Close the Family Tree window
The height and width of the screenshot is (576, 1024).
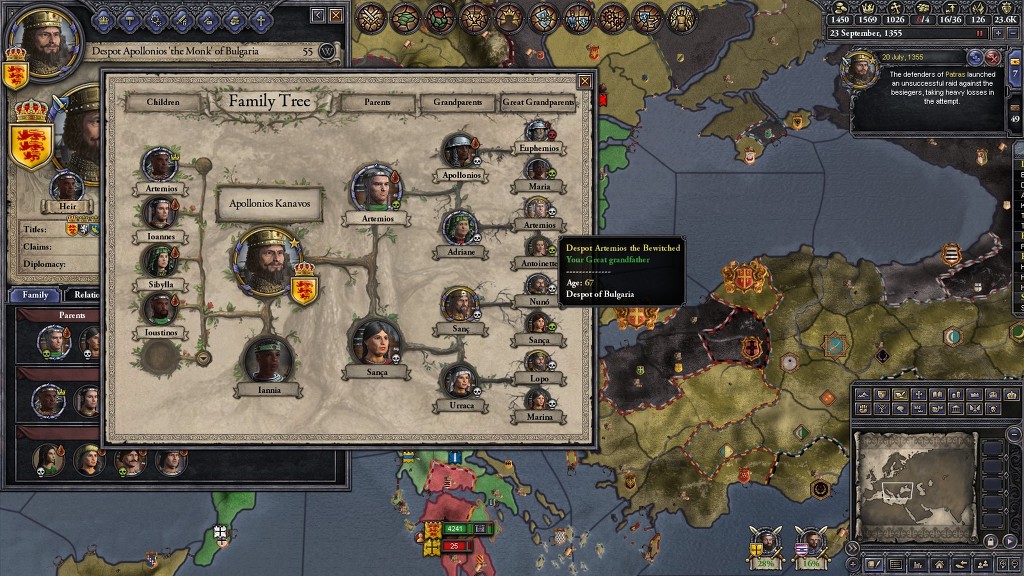click(585, 81)
